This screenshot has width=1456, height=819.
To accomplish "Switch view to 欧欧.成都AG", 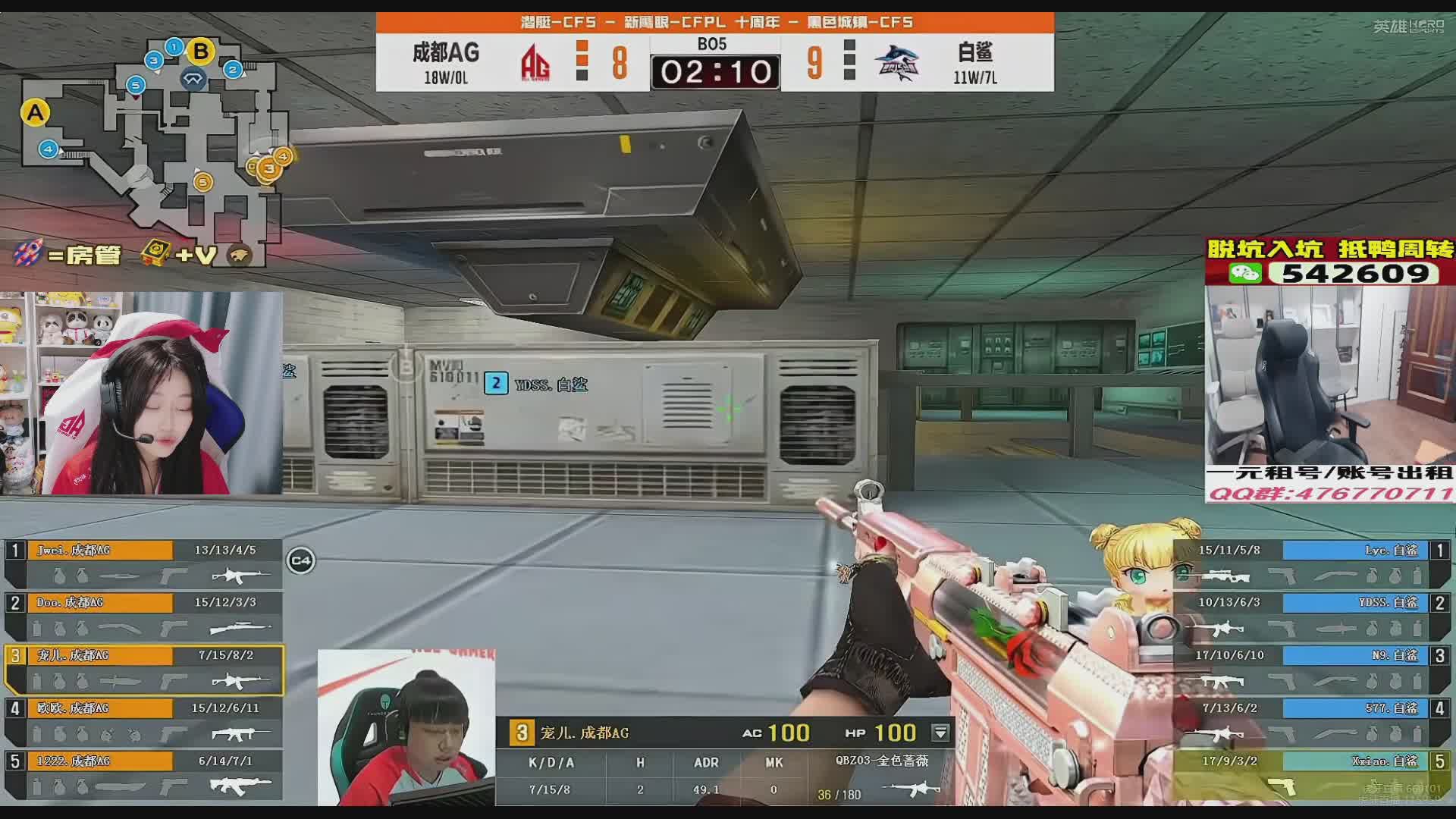I will (144, 720).
